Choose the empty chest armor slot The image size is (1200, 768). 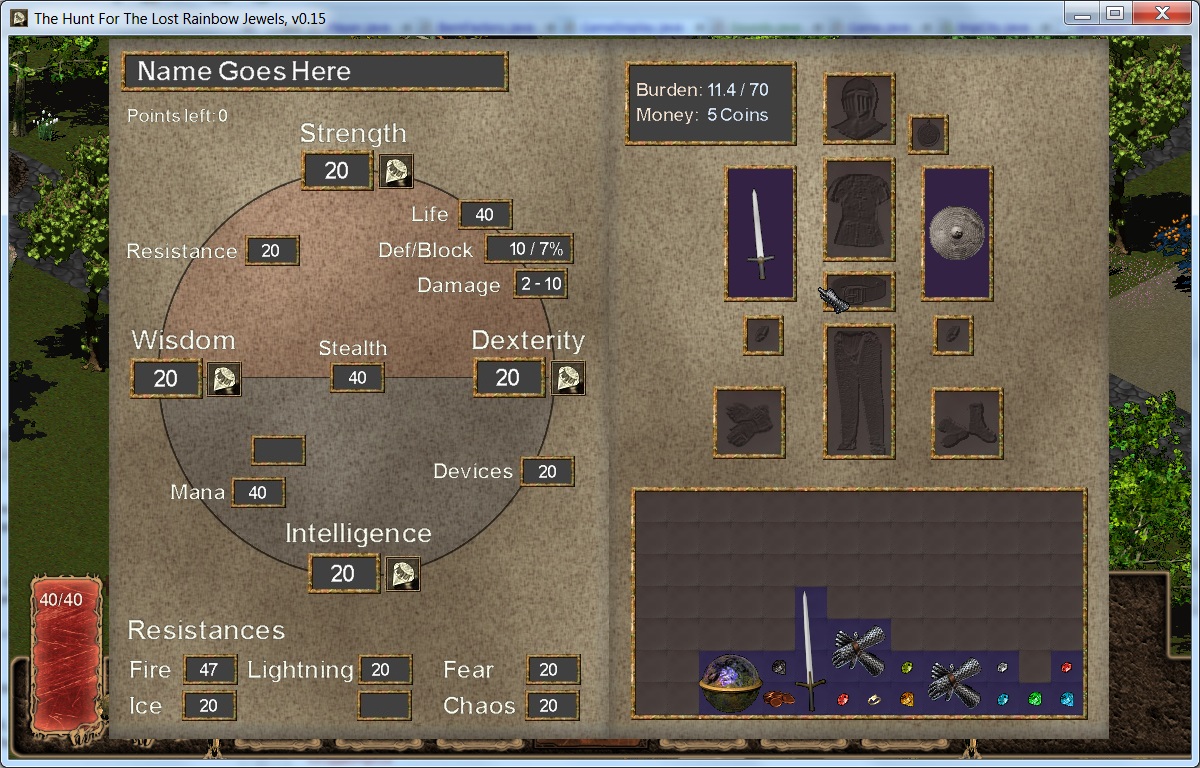[x=859, y=209]
